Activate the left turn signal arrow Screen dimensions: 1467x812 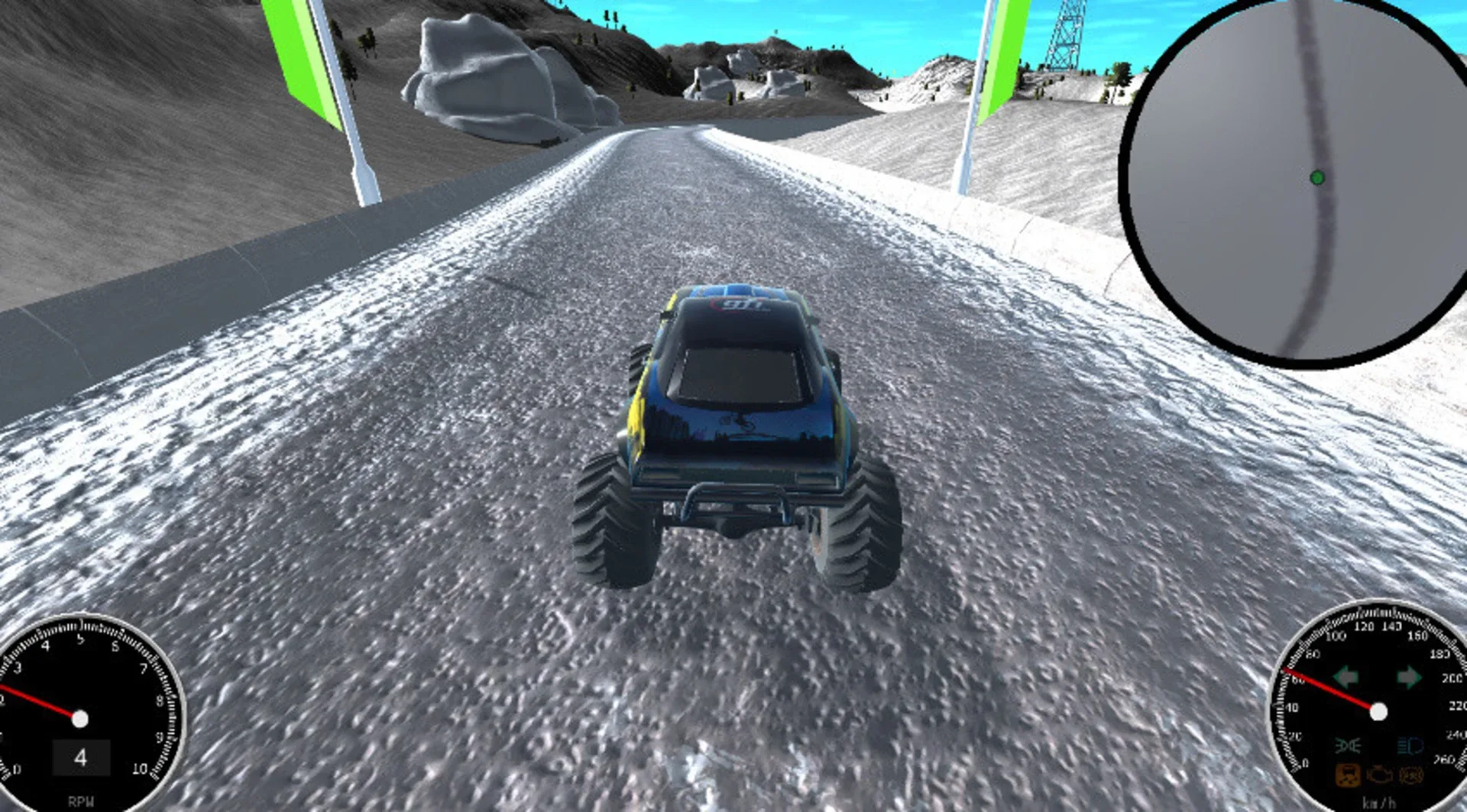tap(1347, 678)
